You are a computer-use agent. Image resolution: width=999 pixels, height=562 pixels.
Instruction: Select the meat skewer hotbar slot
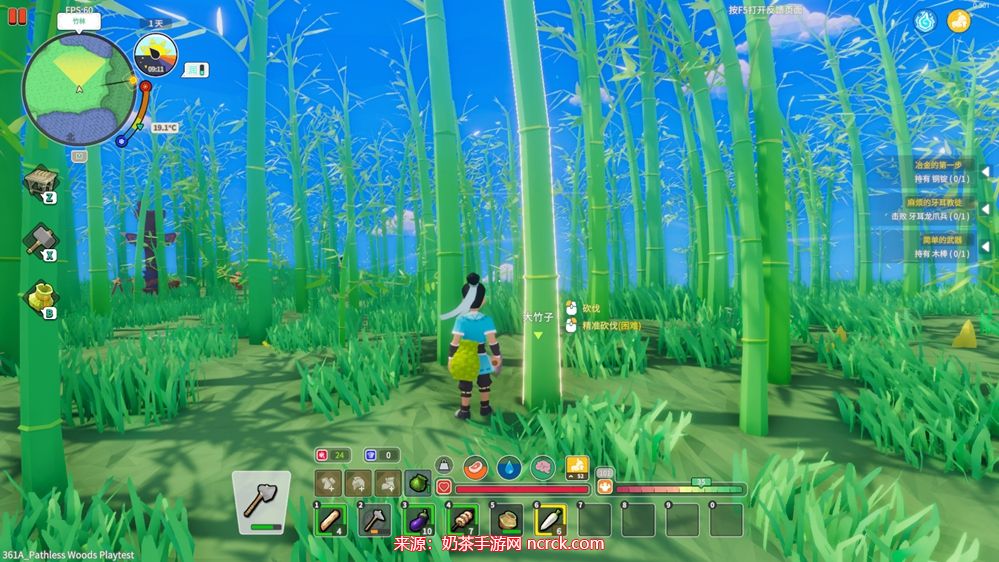coord(462,519)
